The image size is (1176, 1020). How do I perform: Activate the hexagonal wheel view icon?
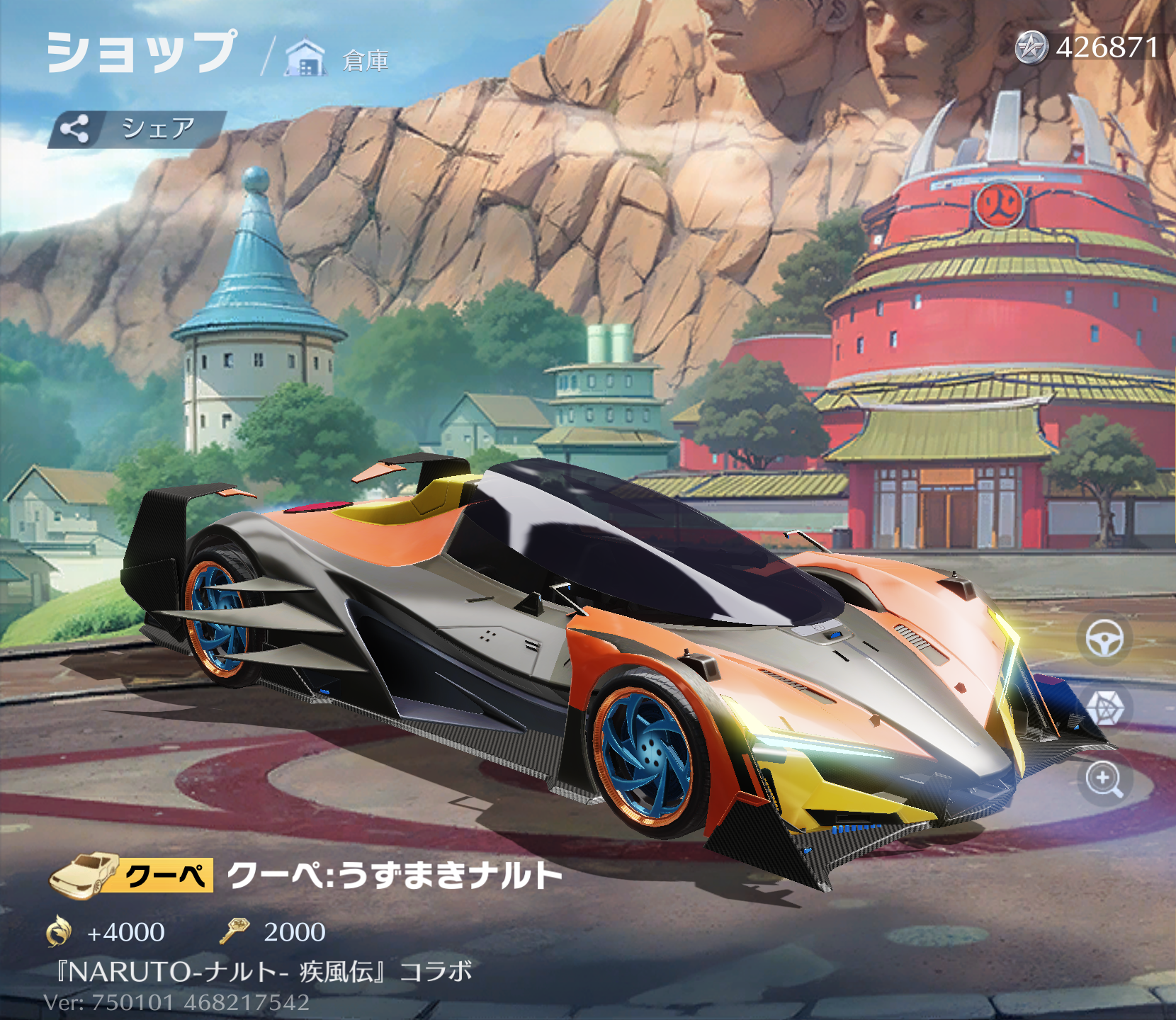click(x=1104, y=708)
